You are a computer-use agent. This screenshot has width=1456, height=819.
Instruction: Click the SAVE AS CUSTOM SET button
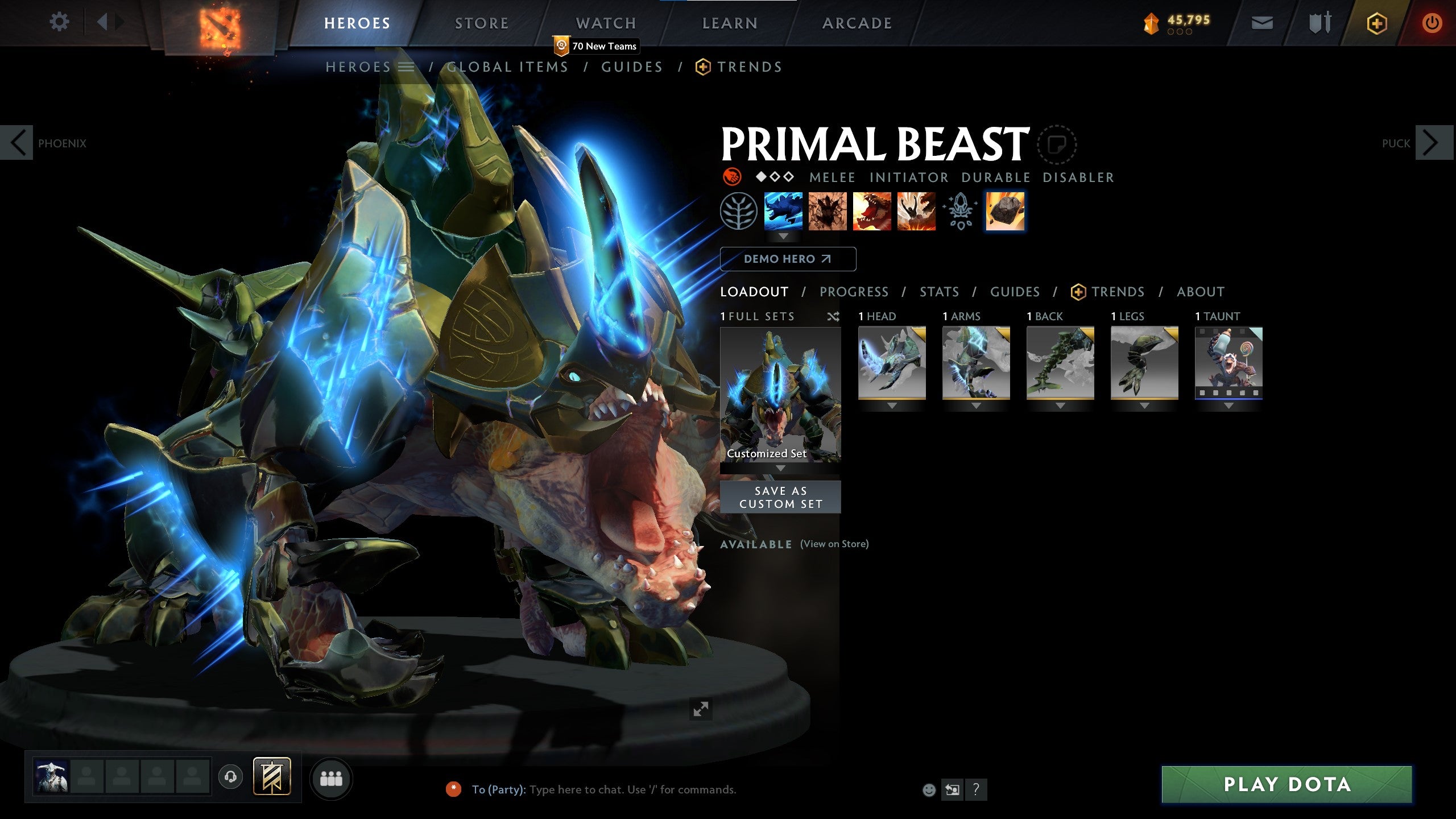click(780, 496)
